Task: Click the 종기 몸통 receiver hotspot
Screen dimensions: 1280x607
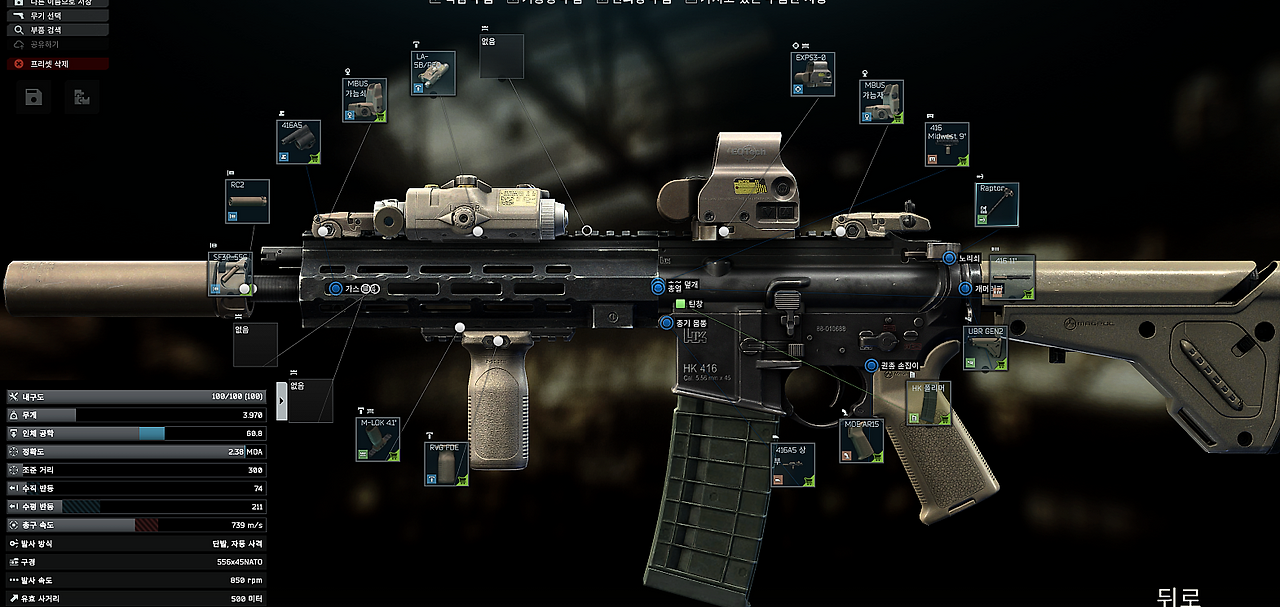Action: [x=667, y=322]
